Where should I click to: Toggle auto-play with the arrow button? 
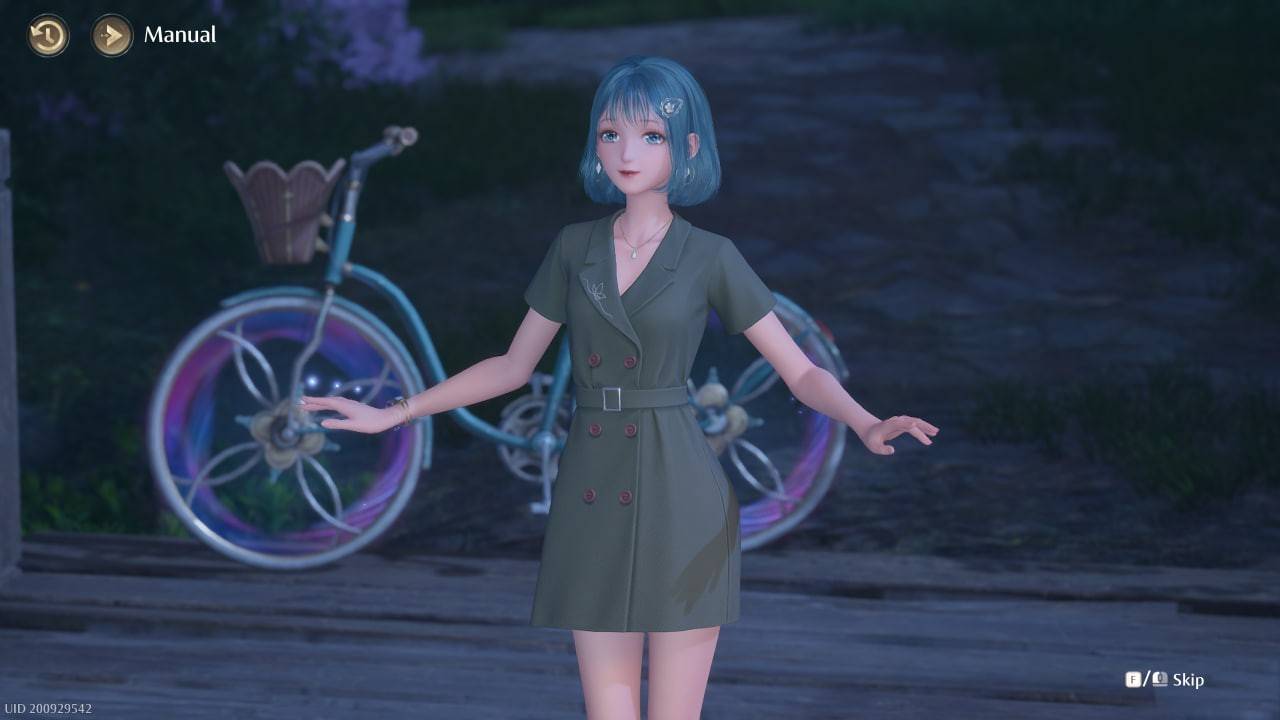click(112, 36)
